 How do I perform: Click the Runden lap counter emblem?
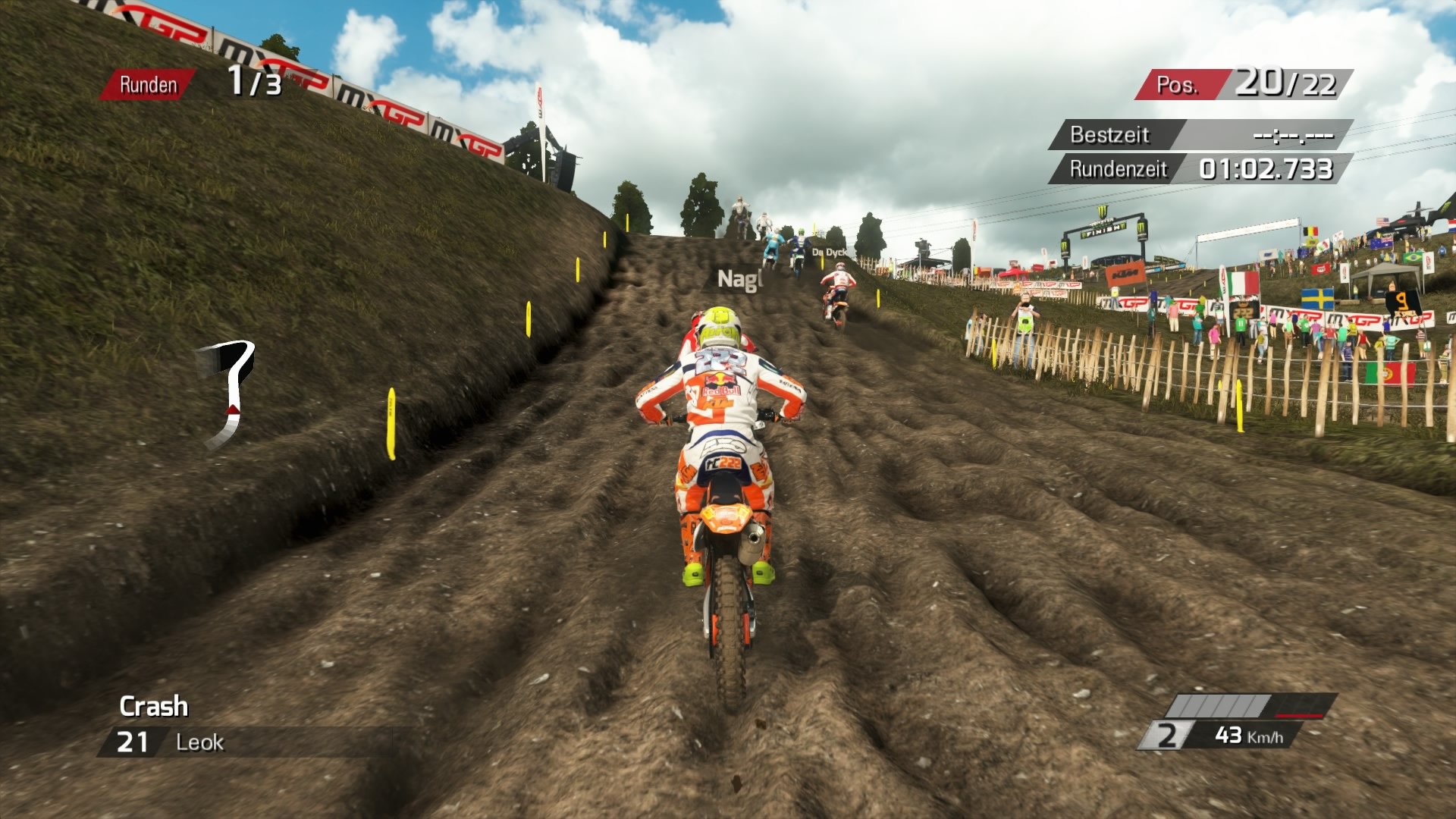pyautogui.click(x=149, y=85)
